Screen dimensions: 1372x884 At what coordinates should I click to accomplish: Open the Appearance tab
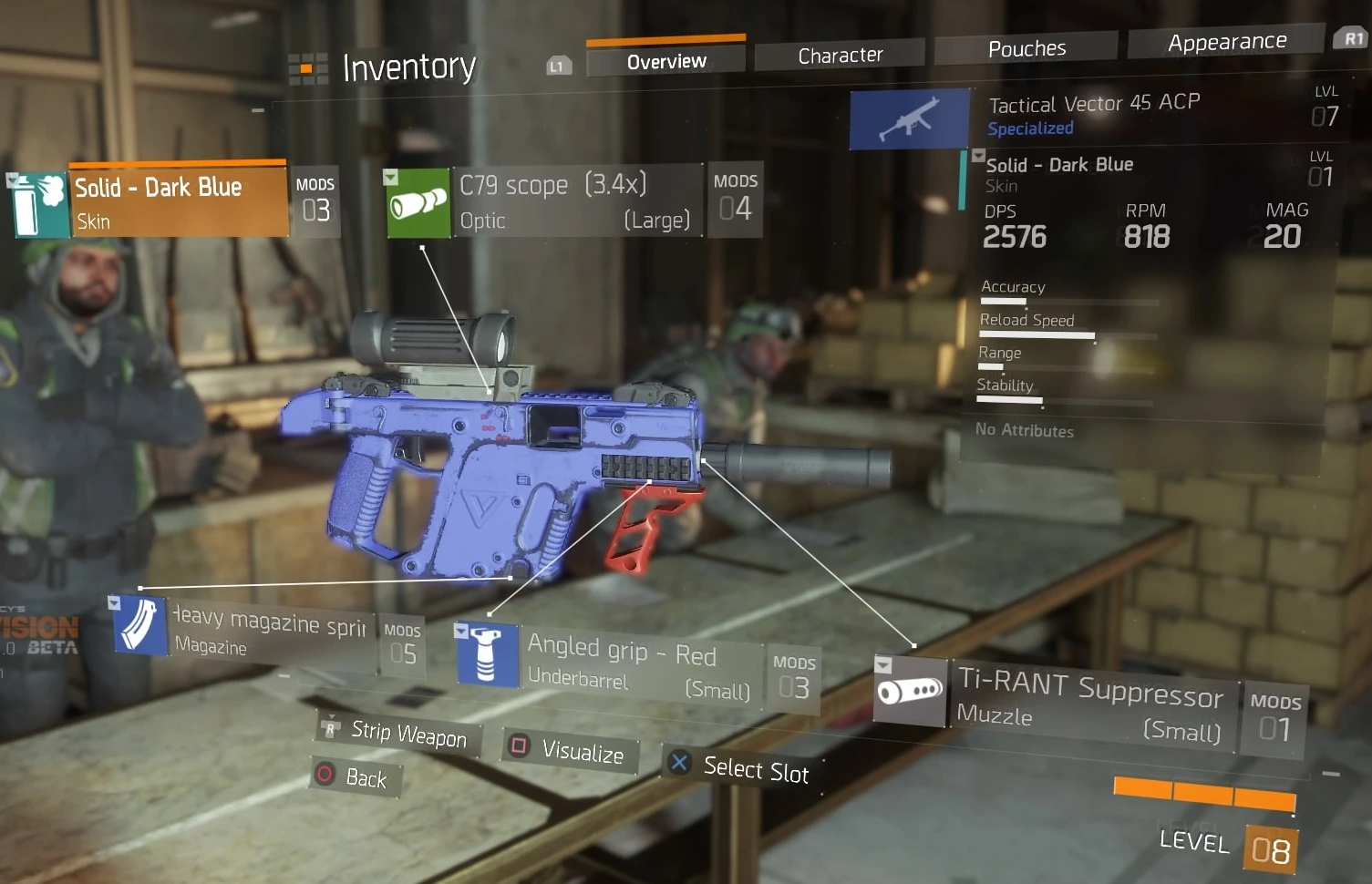pos(1226,42)
